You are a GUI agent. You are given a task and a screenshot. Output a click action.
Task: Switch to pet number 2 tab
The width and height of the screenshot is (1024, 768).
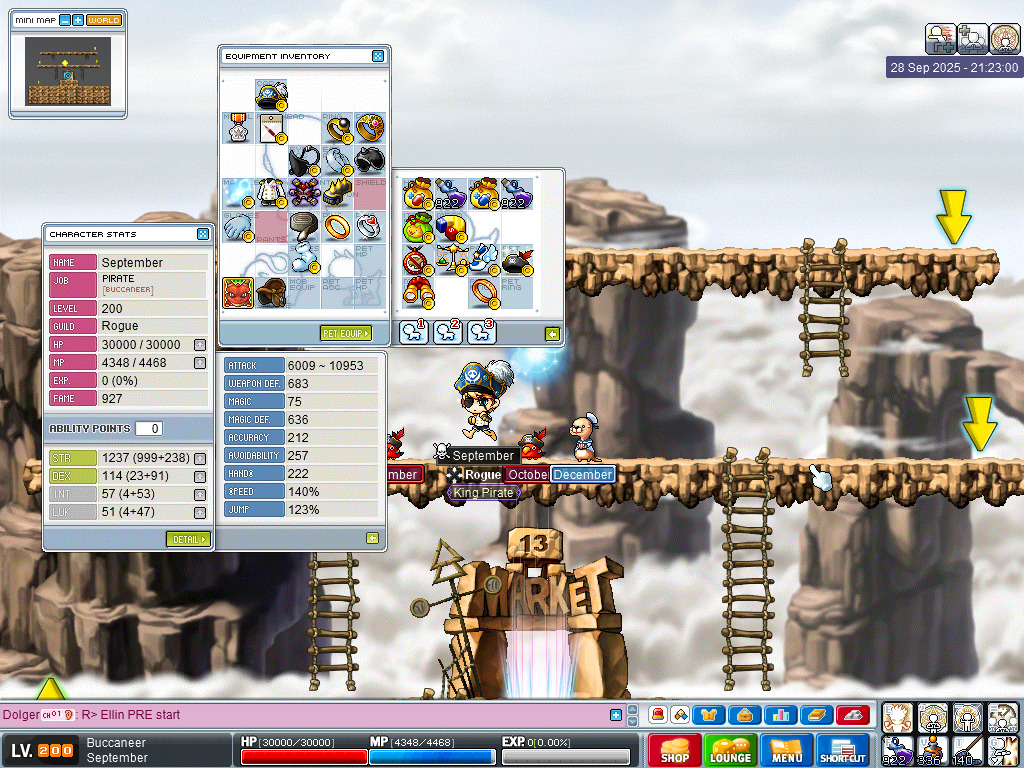click(x=448, y=332)
